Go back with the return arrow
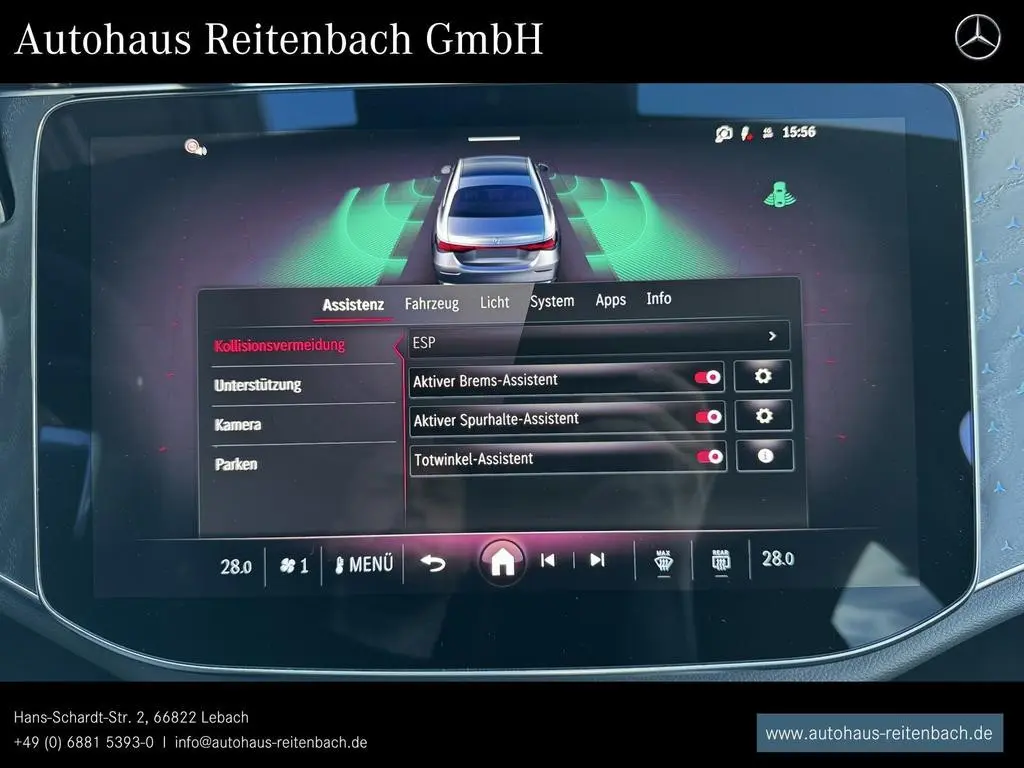1024x768 pixels. (x=432, y=563)
